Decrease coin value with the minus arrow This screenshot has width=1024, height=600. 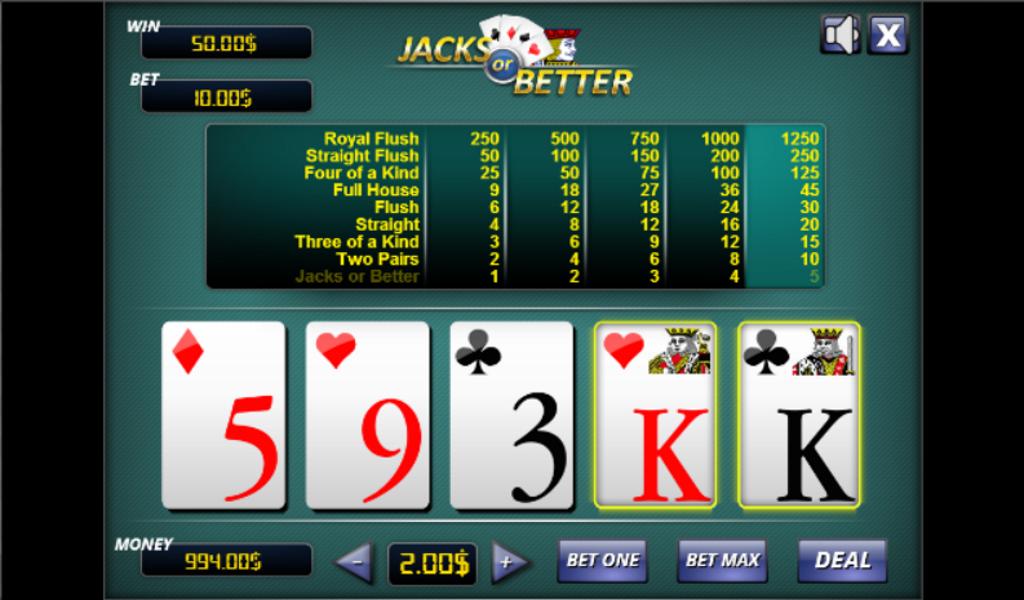[354, 562]
